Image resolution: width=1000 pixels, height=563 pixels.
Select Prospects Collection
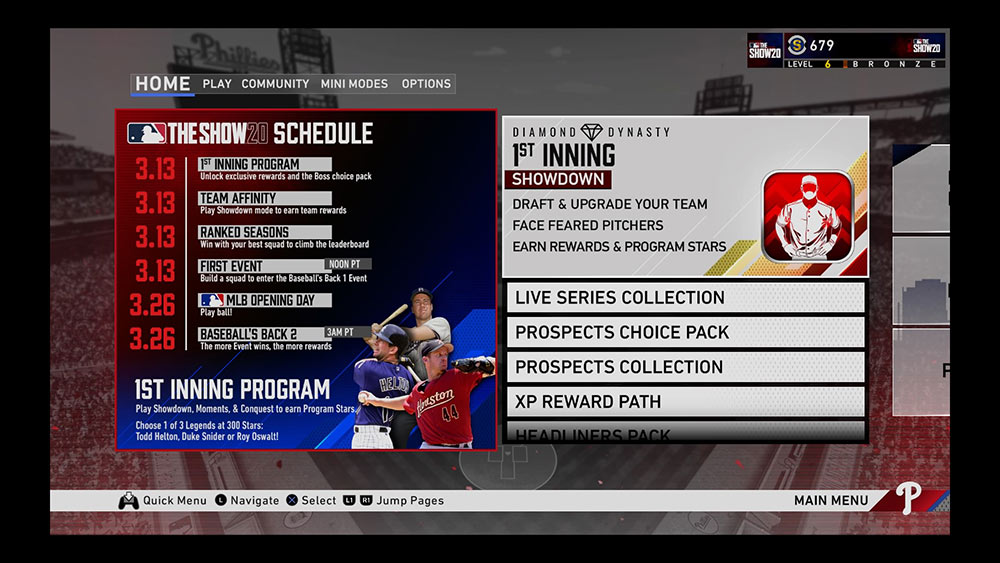[x=685, y=367]
